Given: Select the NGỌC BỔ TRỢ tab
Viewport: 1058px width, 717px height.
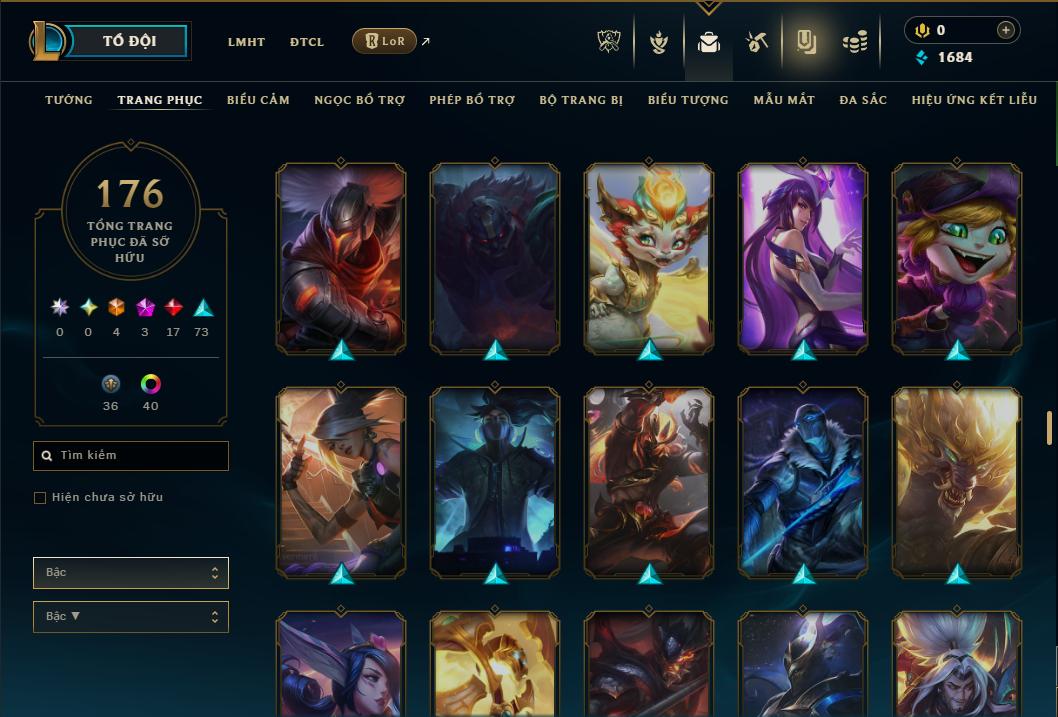Looking at the screenshot, I should (359, 100).
